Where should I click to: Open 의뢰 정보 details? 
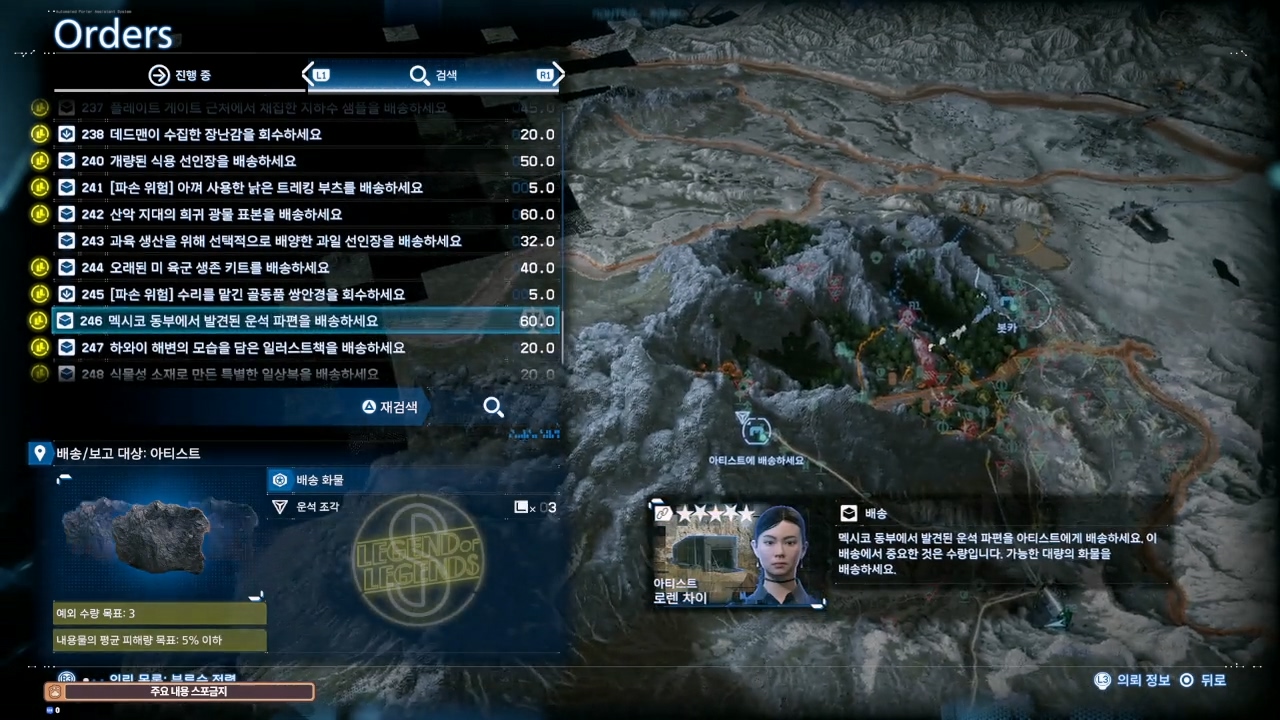click(1134, 680)
